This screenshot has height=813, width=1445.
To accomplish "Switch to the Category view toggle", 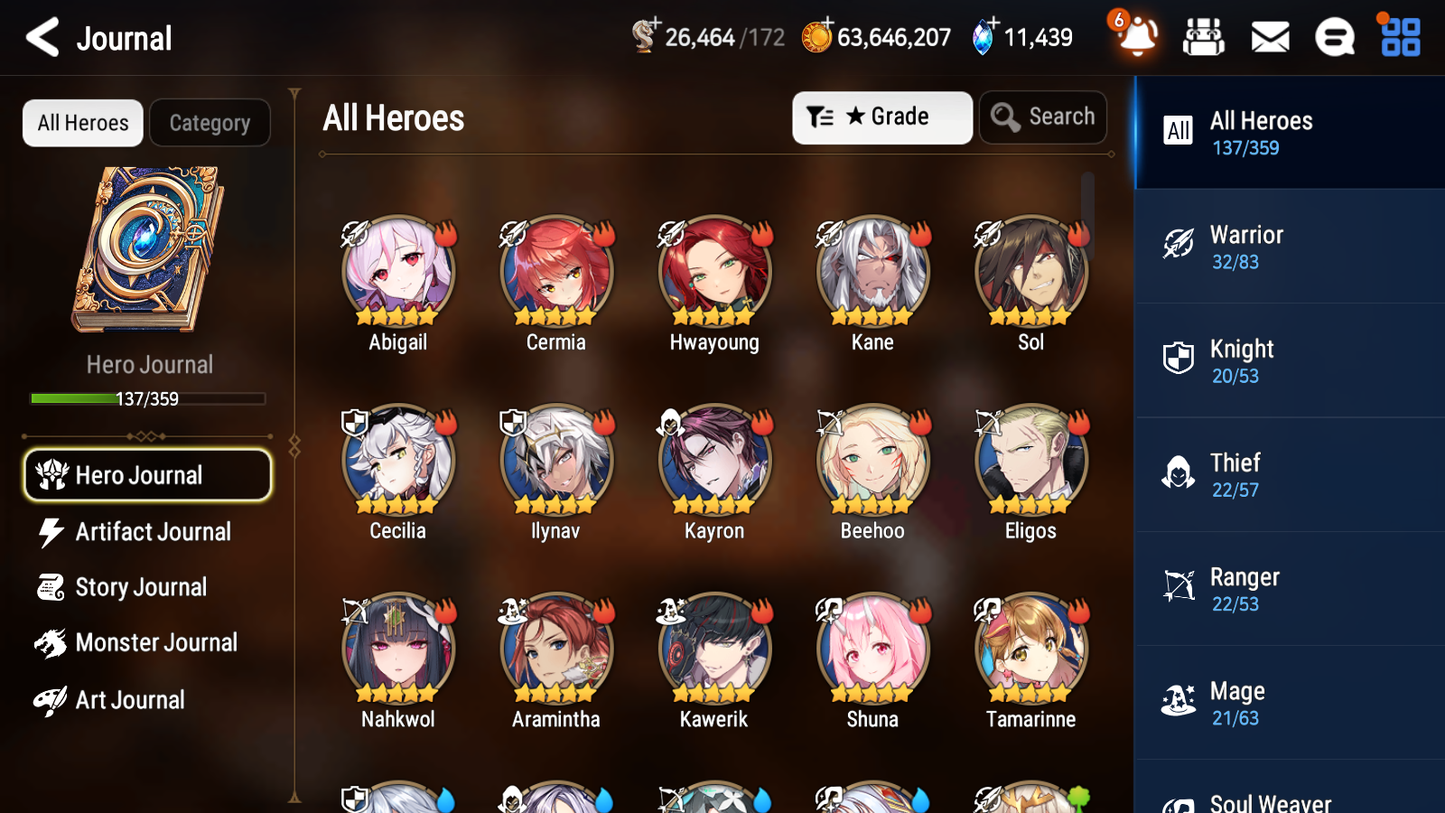I will click(210, 122).
